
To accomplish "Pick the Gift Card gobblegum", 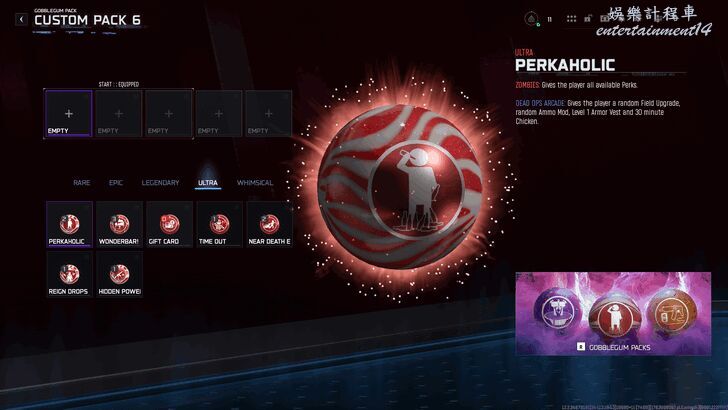I will (x=169, y=224).
